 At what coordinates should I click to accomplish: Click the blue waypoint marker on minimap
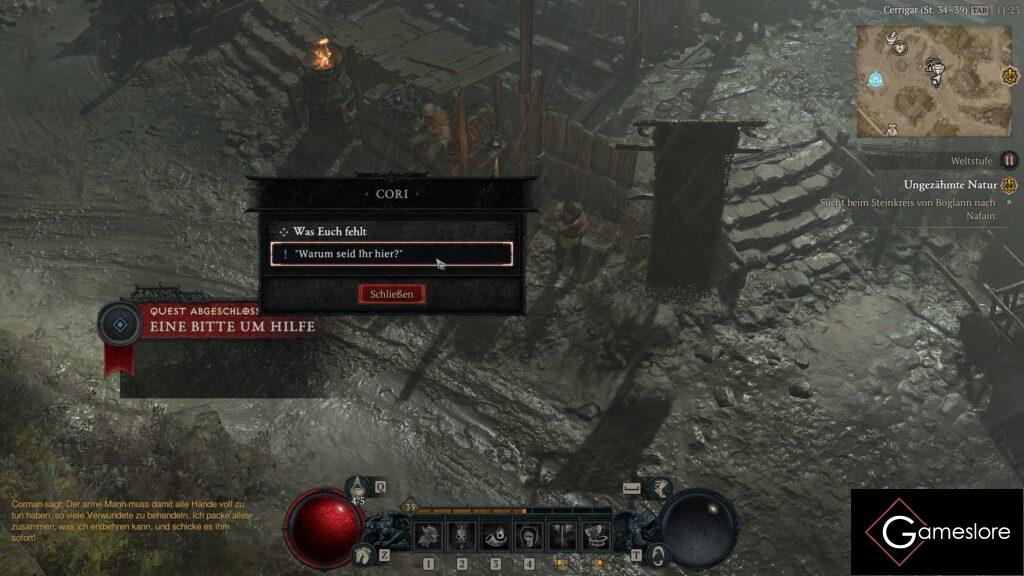coord(876,78)
